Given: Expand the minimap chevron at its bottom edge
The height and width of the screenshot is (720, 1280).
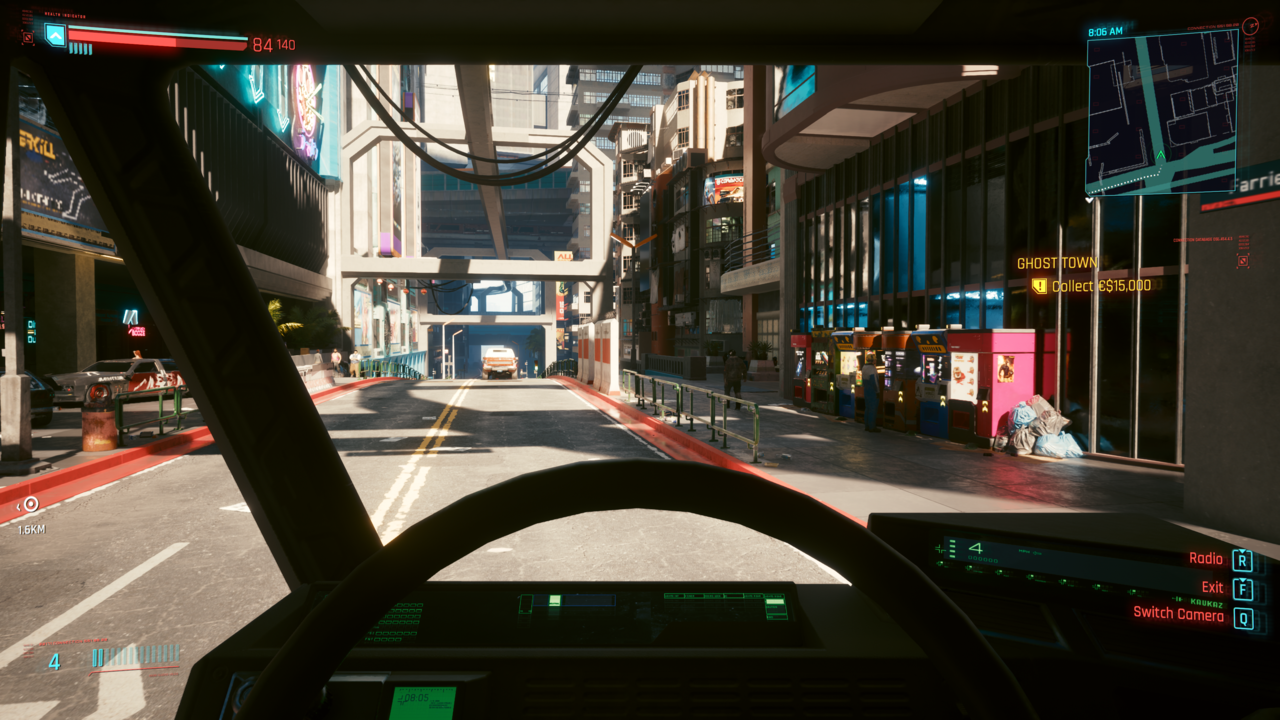Looking at the screenshot, I should [1088, 200].
